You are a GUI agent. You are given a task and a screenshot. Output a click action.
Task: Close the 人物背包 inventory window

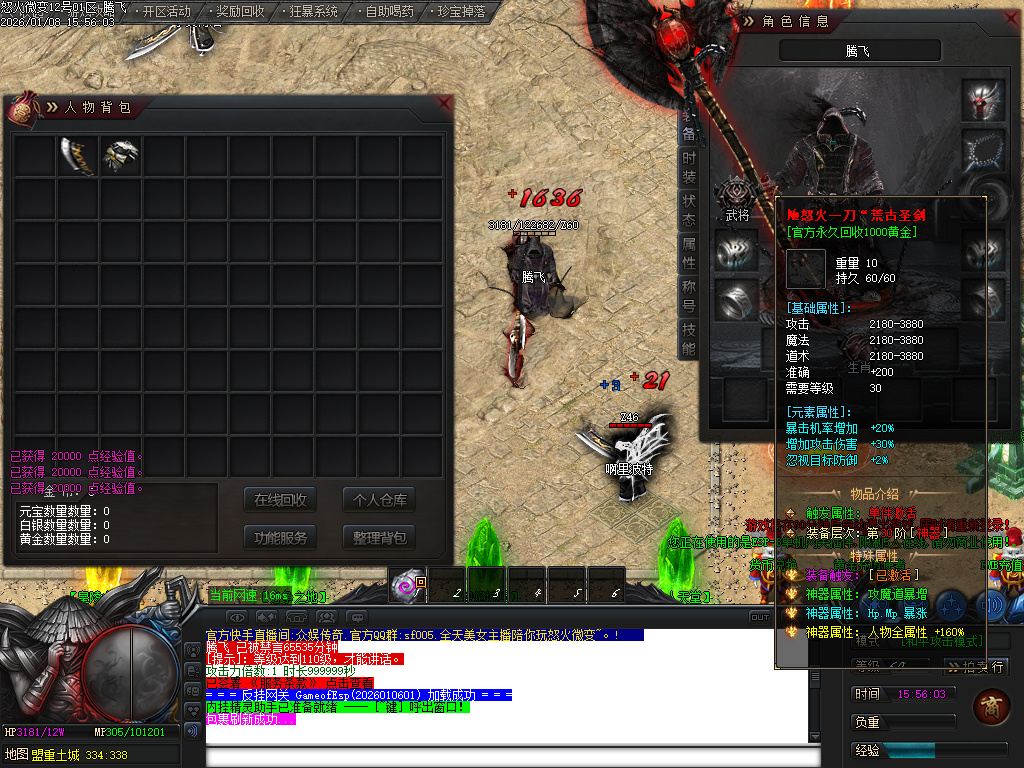(x=444, y=103)
